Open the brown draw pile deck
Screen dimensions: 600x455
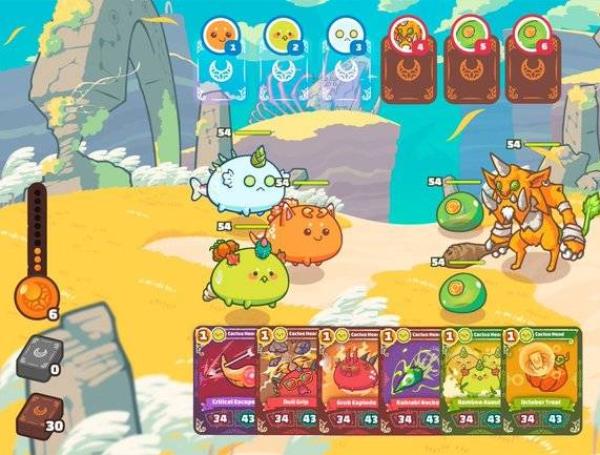(x=39, y=412)
